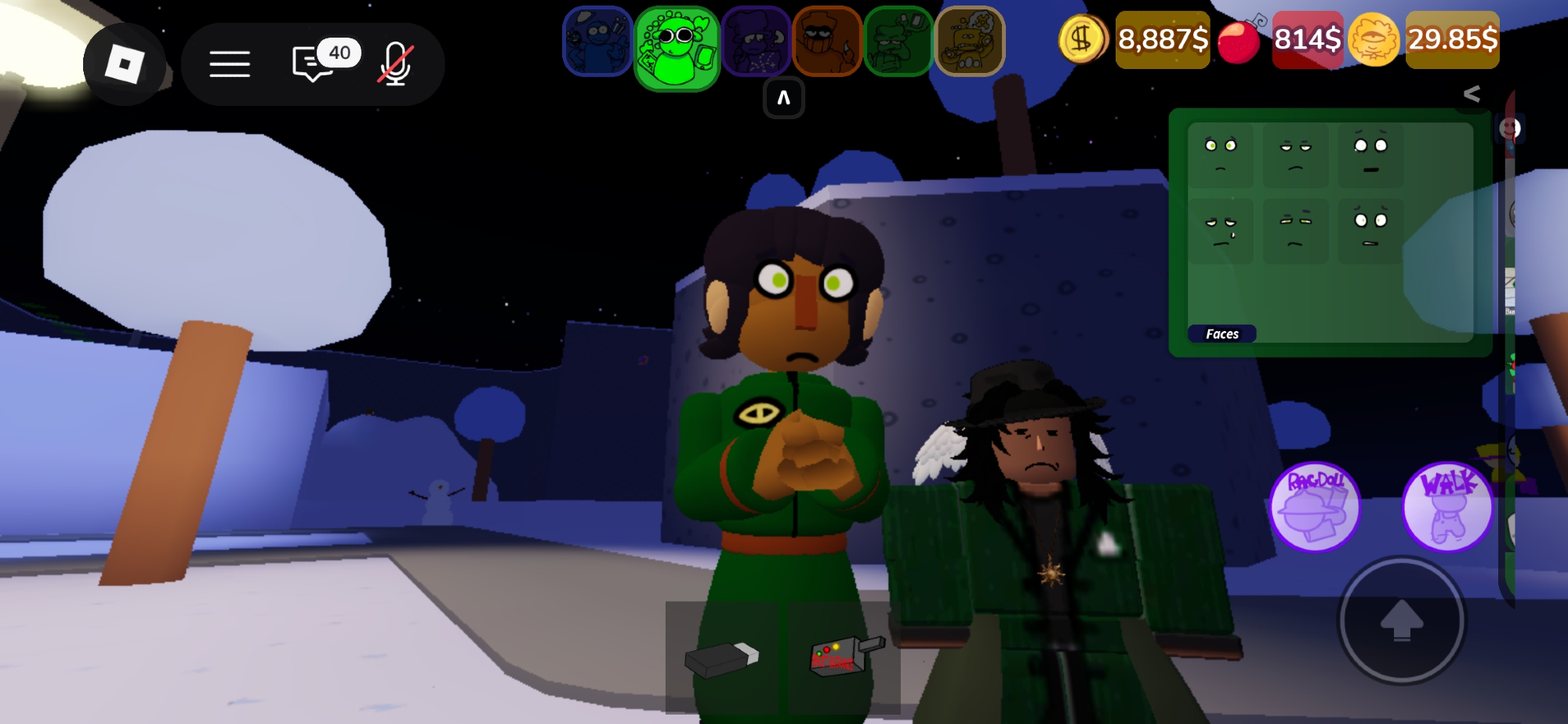Select the blue character portrait

point(597,41)
